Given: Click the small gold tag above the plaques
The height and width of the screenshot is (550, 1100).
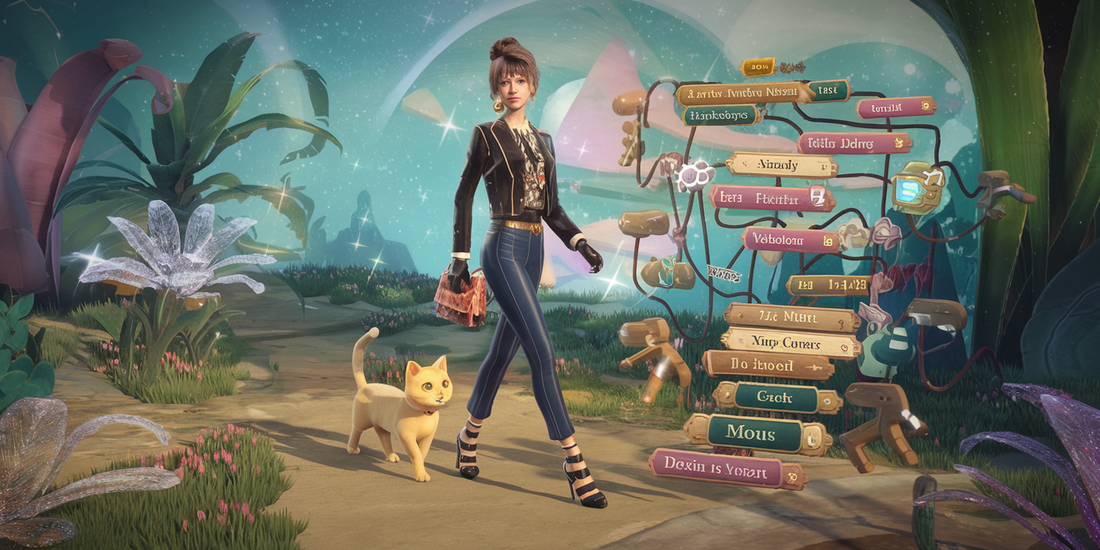Looking at the screenshot, I should (757, 68).
